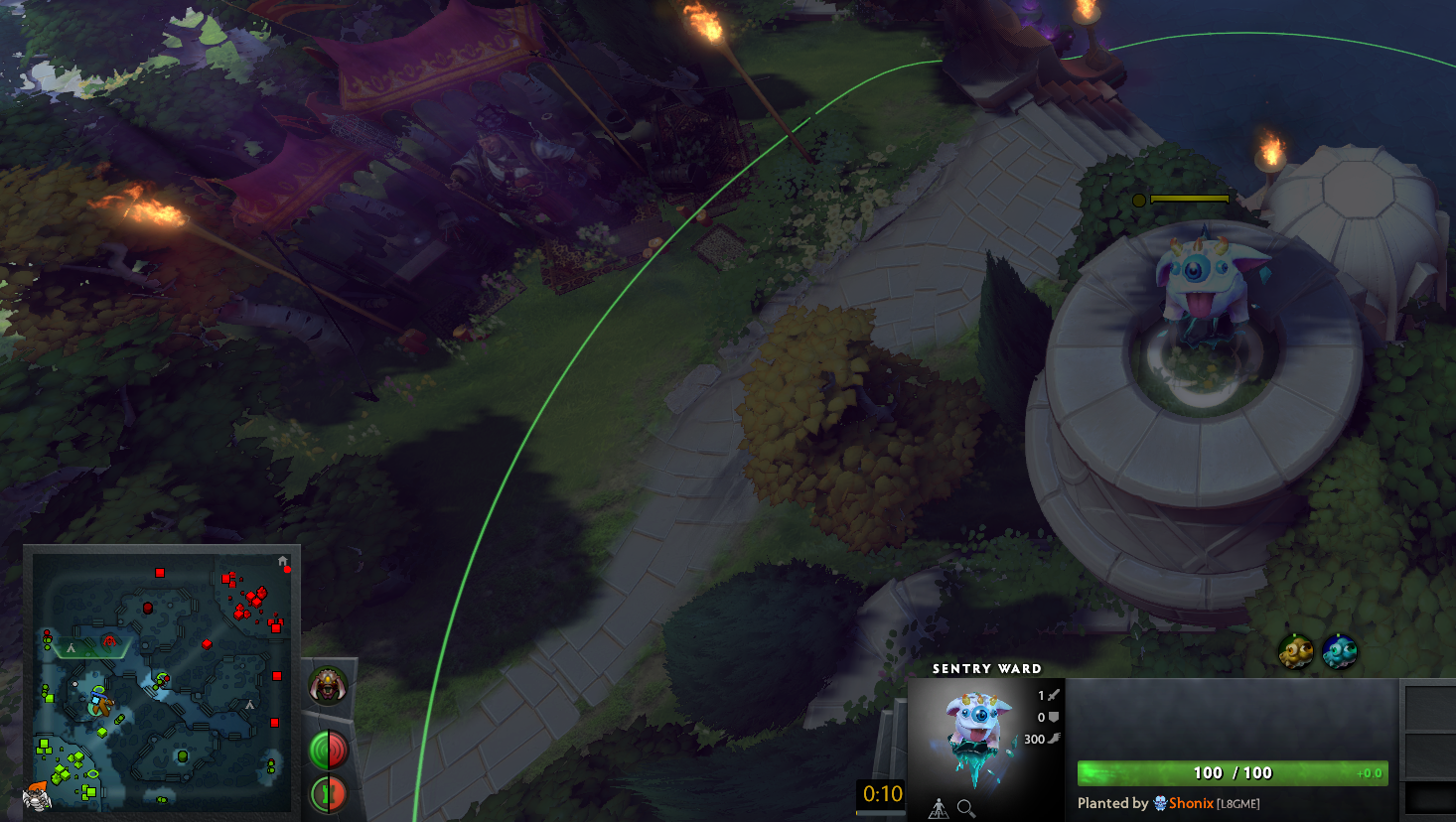Click the Roshan icon on the minimap
1456x822 pixels.
(x=109, y=640)
